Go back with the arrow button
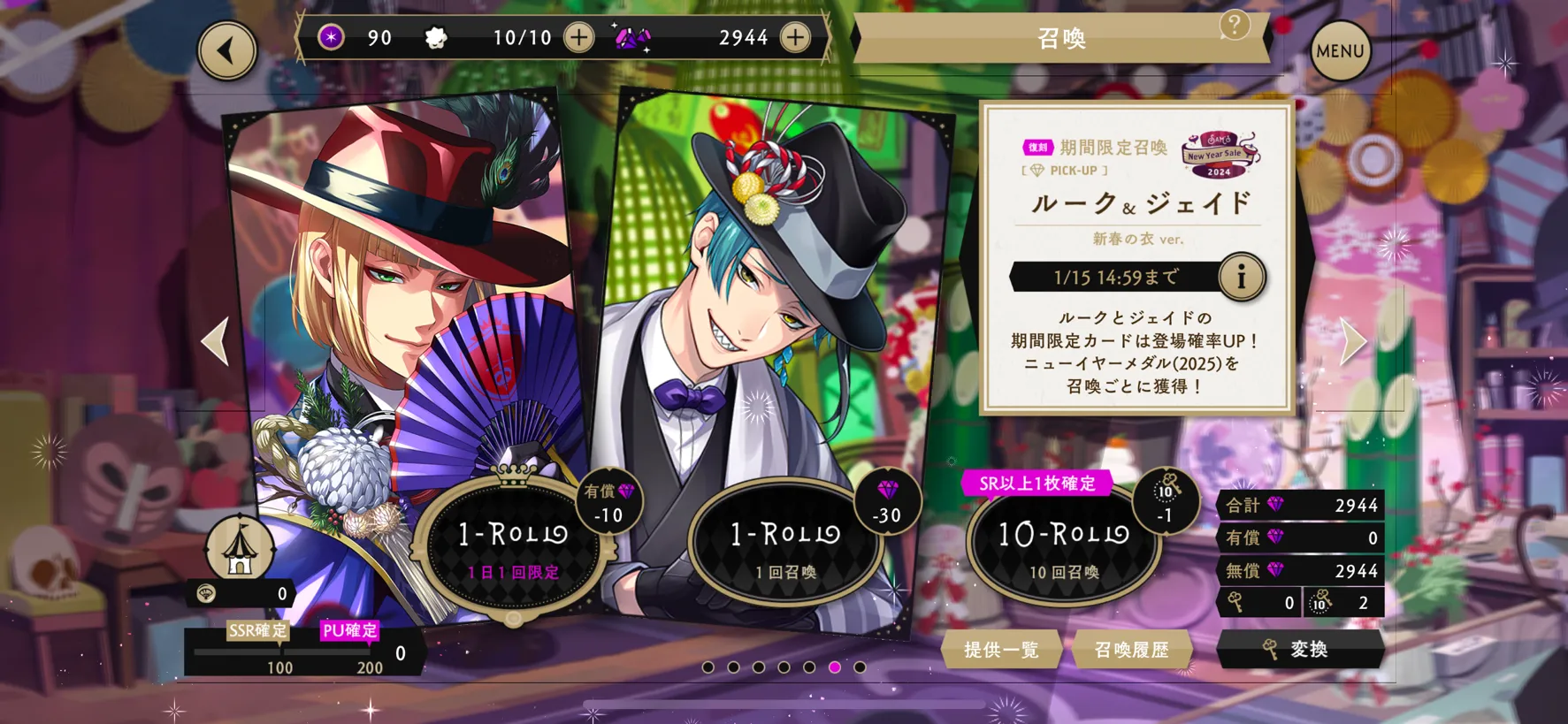1568x724 pixels. (x=227, y=50)
